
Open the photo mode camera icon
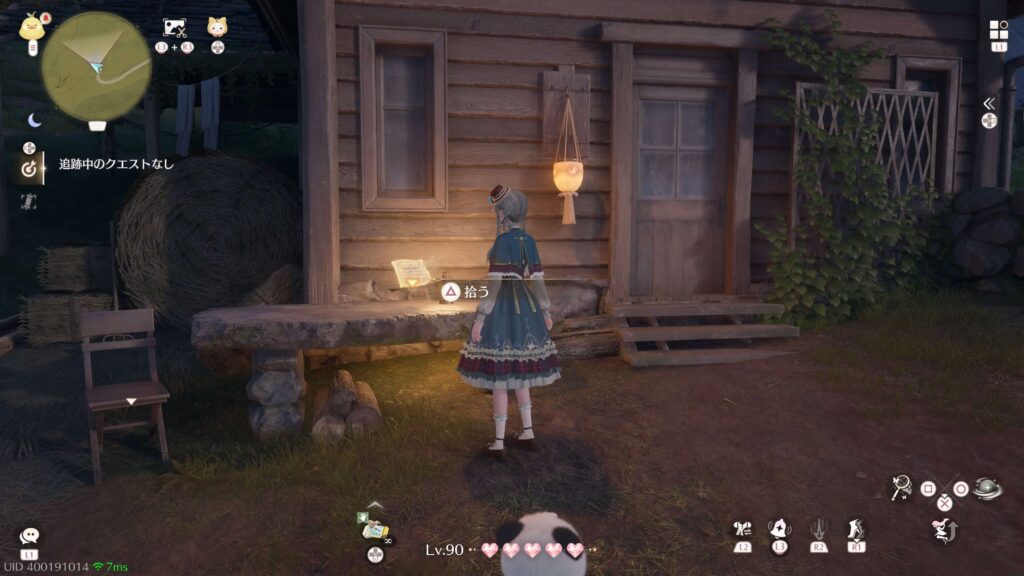click(175, 28)
